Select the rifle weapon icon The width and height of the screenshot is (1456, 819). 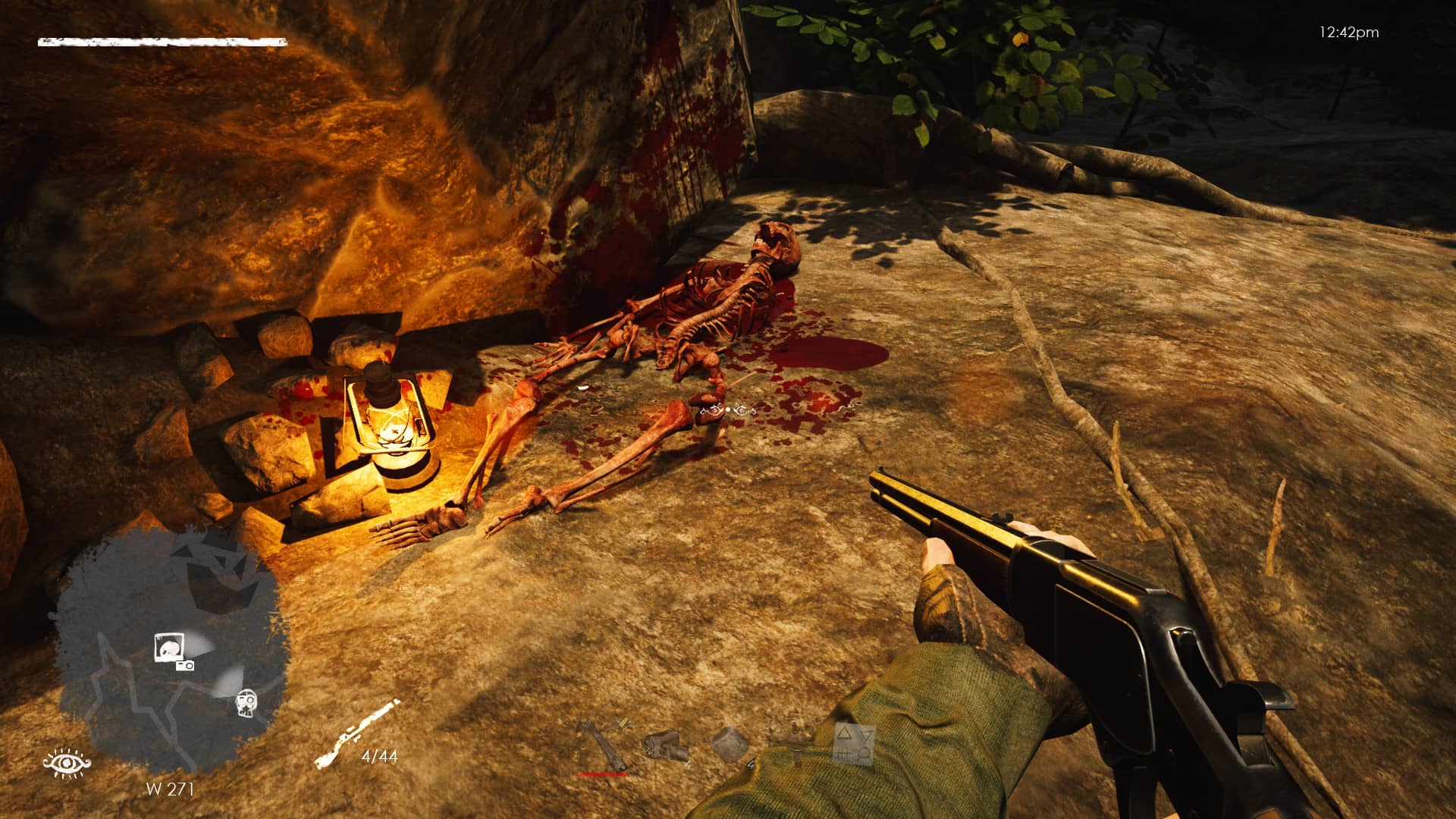[x=356, y=733]
